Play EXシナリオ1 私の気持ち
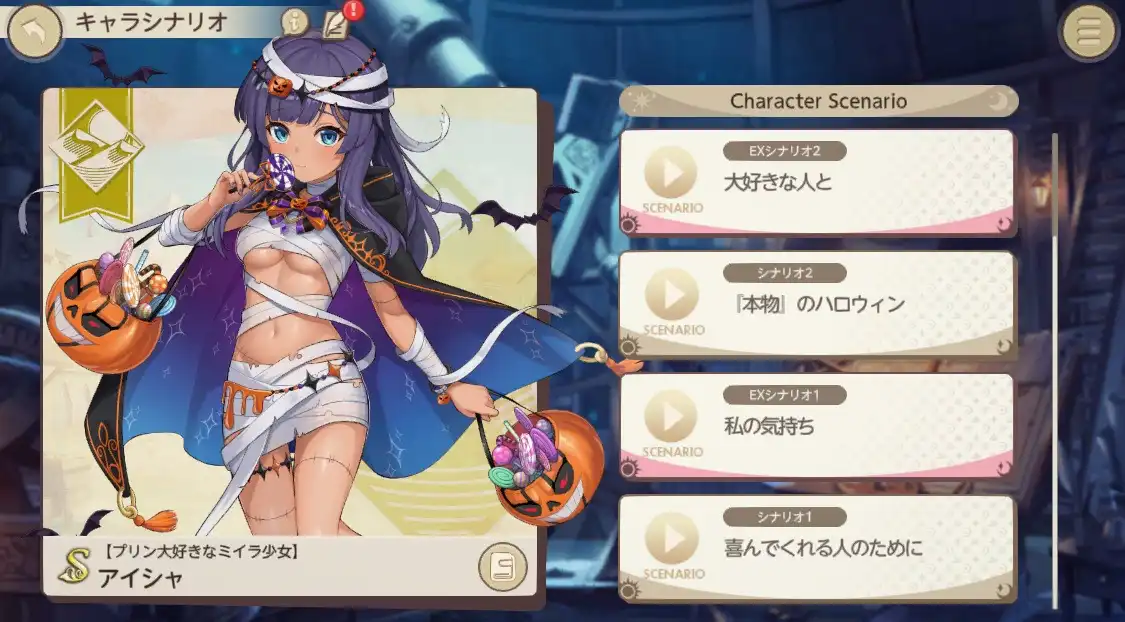Image resolution: width=1125 pixels, height=622 pixels. click(x=671, y=417)
